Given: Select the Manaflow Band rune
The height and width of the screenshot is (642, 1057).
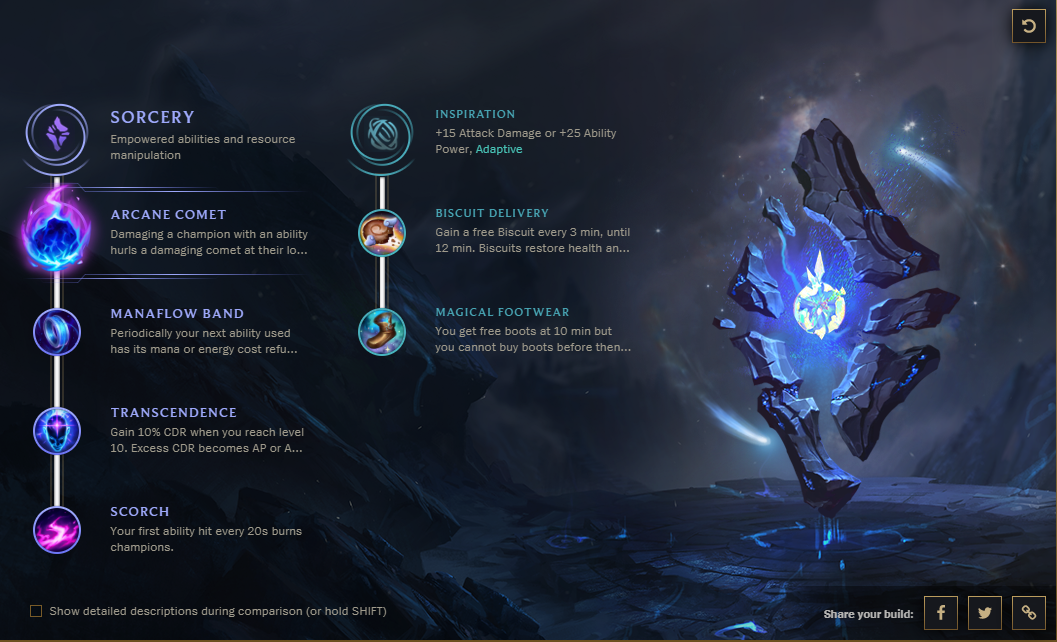Looking at the screenshot, I should (57, 331).
